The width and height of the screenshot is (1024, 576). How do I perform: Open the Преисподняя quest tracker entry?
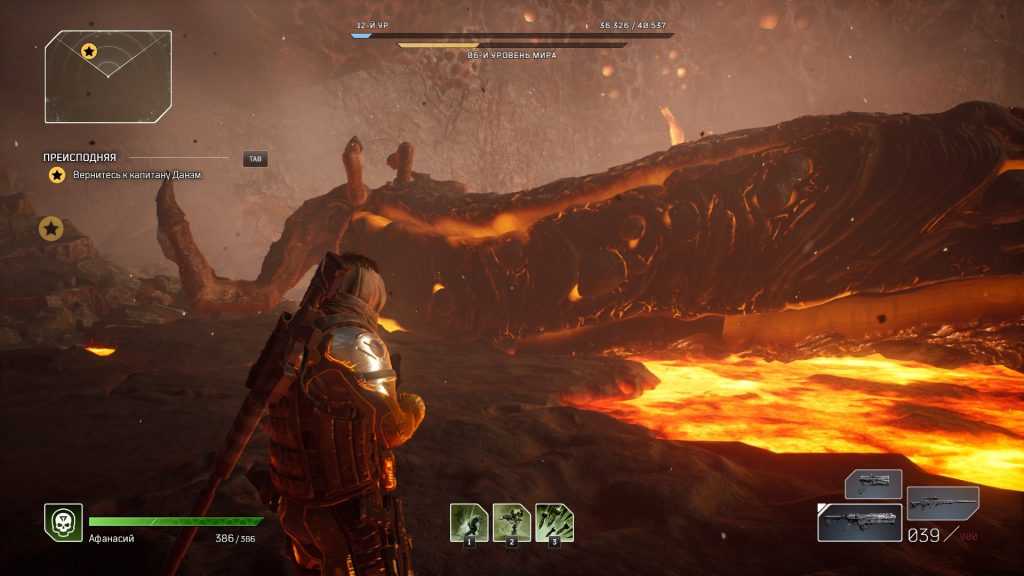(x=80, y=158)
